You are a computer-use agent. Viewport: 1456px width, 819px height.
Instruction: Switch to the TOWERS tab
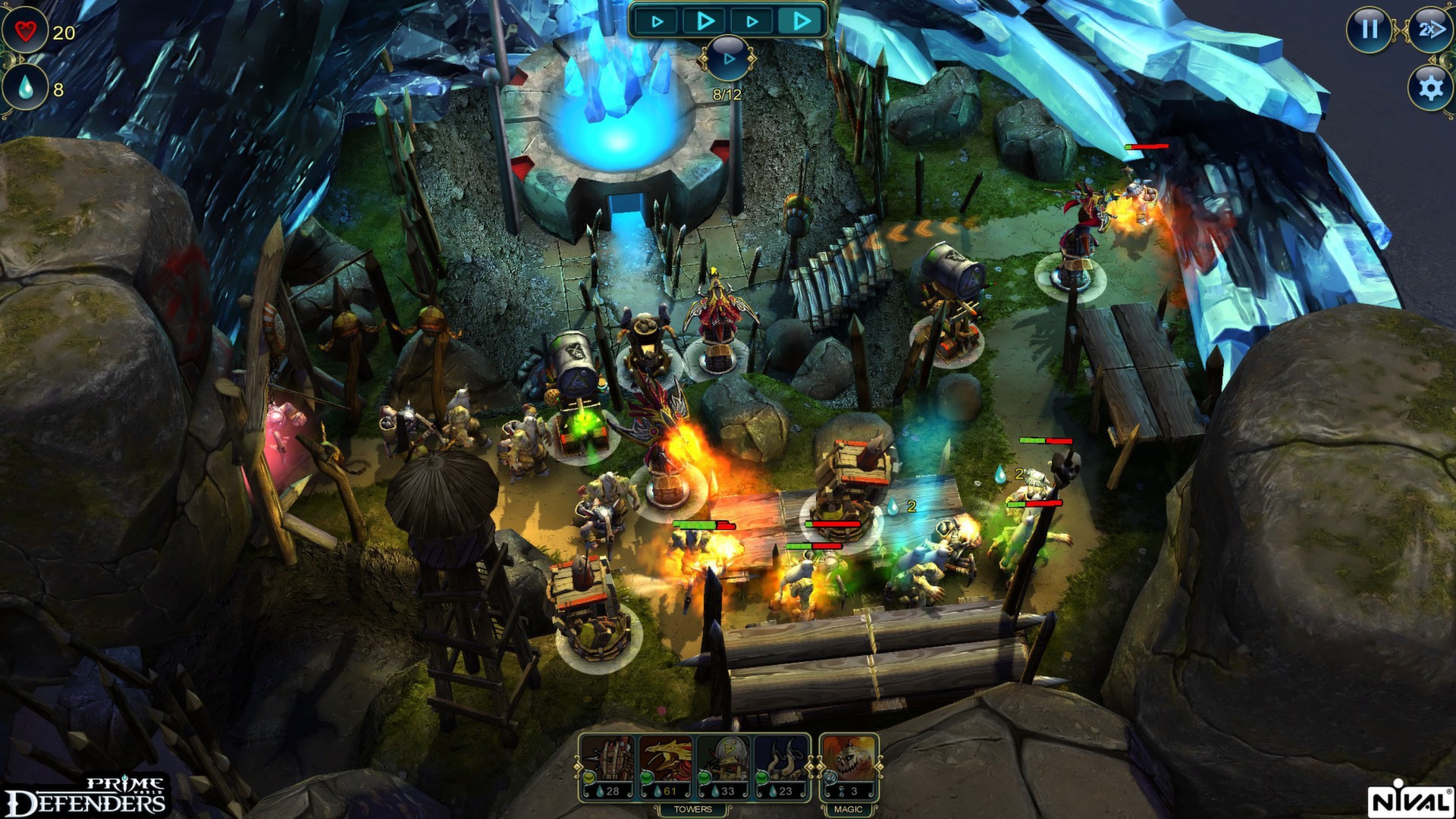[695, 809]
